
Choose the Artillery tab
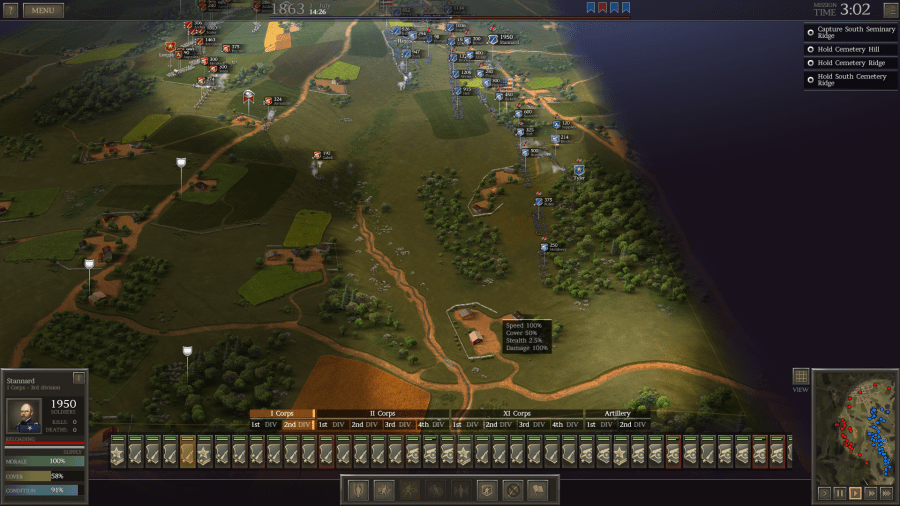pos(616,413)
